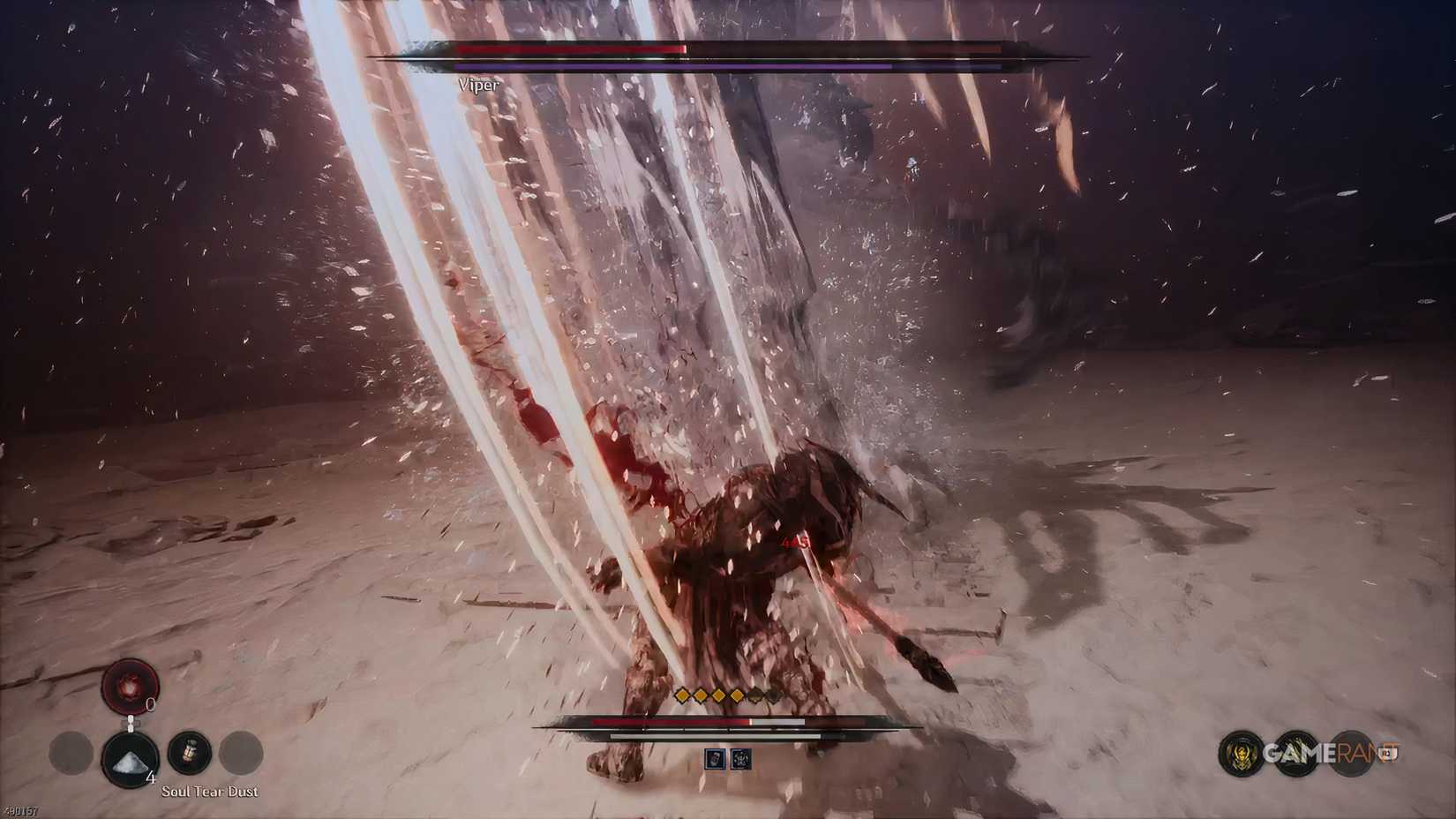Open the ammo switcher above the vigor orb
Image resolution: width=1456 pixels, height=819 pixels.
pos(131,722)
